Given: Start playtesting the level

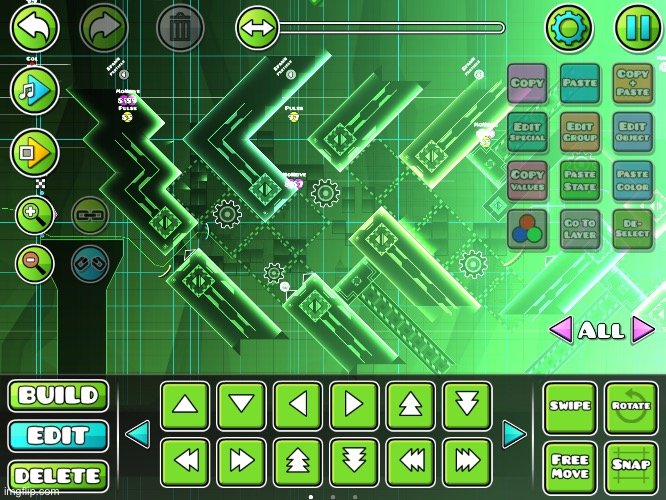Looking at the screenshot, I should pyautogui.click(x=35, y=153).
